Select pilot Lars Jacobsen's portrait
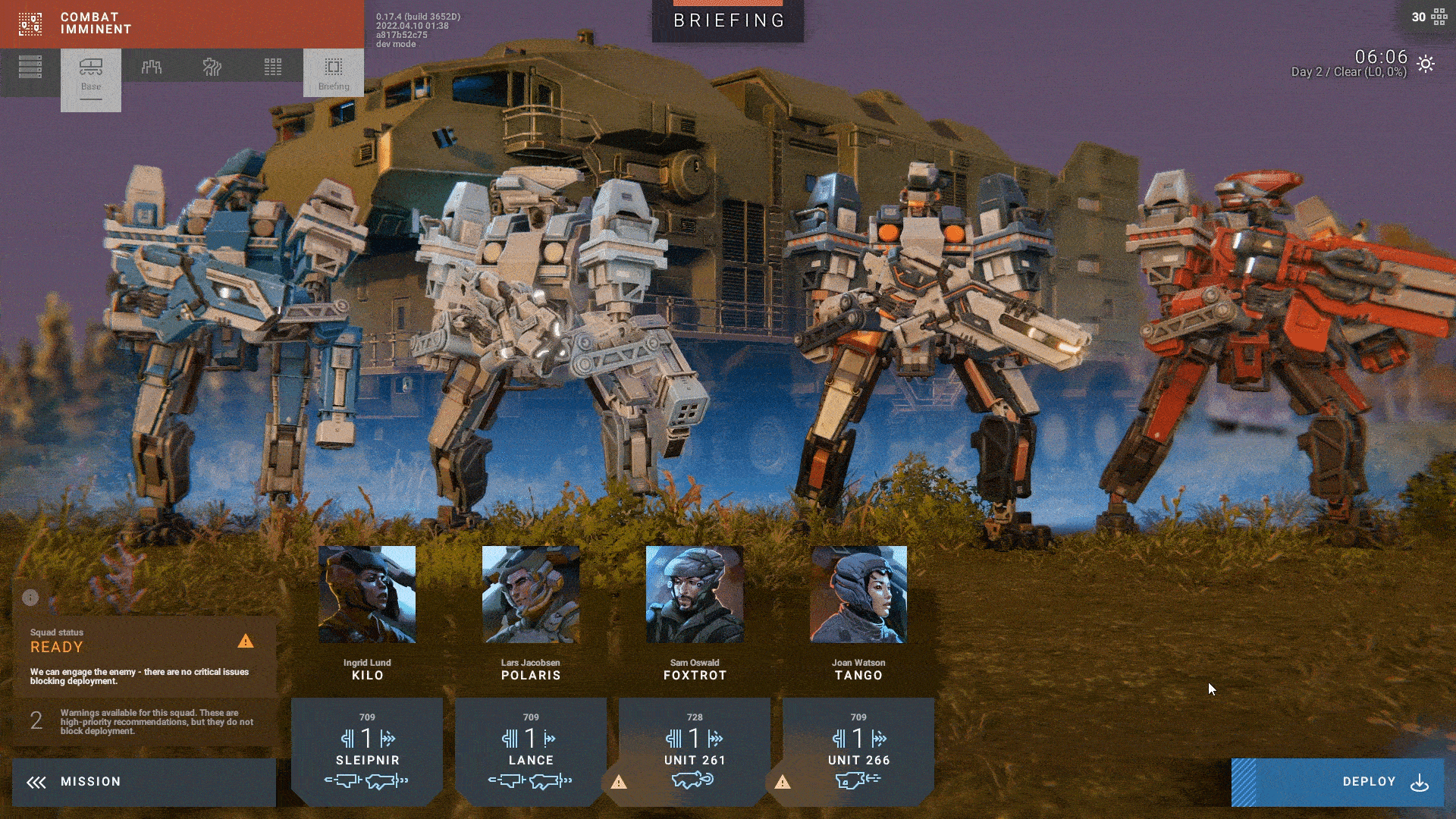This screenshot has height=819, width=1456. tap(531, 595)
